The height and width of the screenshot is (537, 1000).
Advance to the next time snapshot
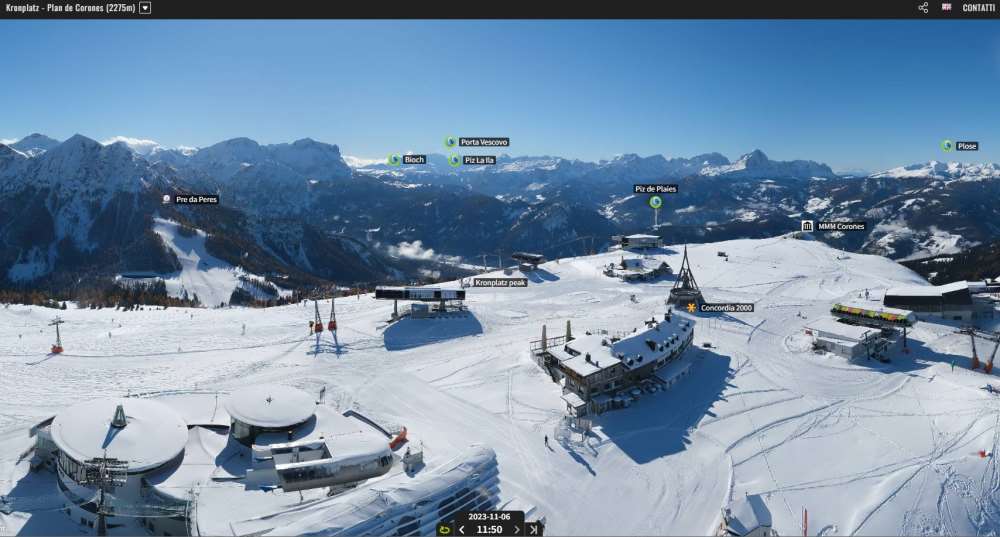coord(517,530)
